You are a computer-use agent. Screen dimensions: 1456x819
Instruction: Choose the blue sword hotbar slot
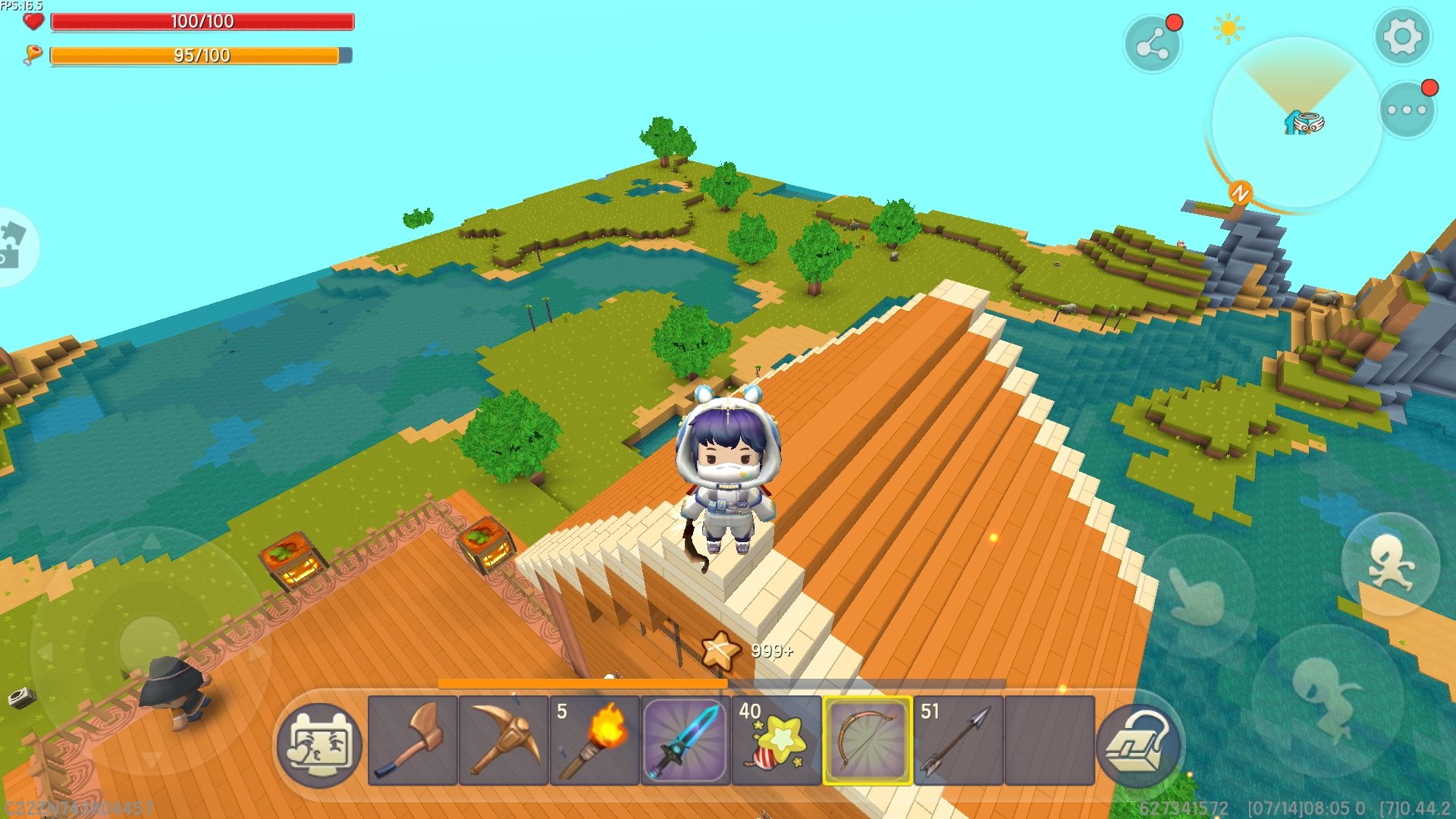pyautogui.click(x=686, y=740)
